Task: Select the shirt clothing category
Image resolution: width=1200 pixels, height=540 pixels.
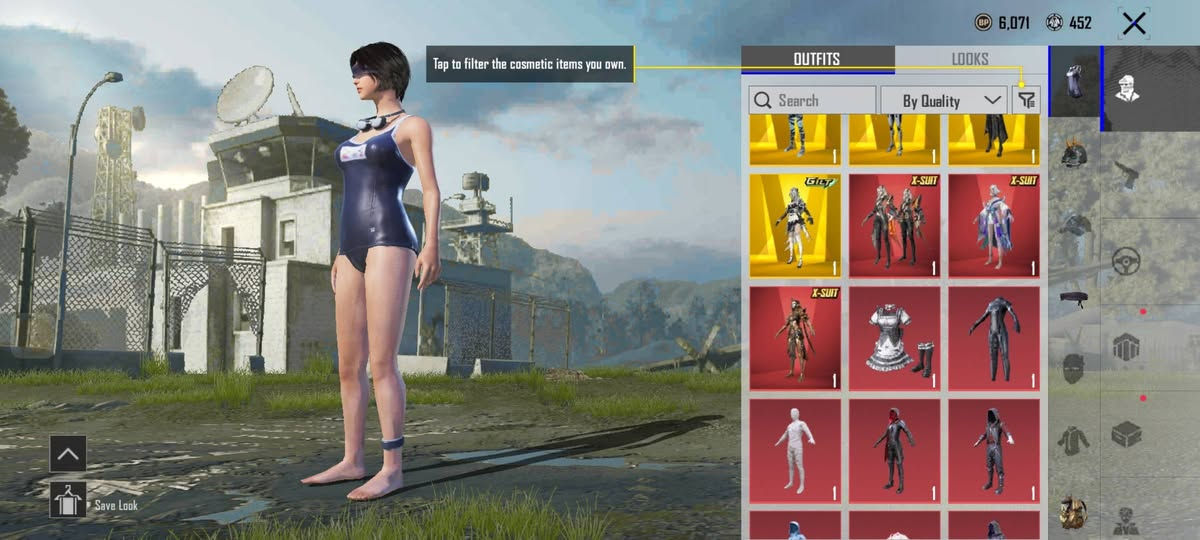Action: click(x=1074, y=441)
